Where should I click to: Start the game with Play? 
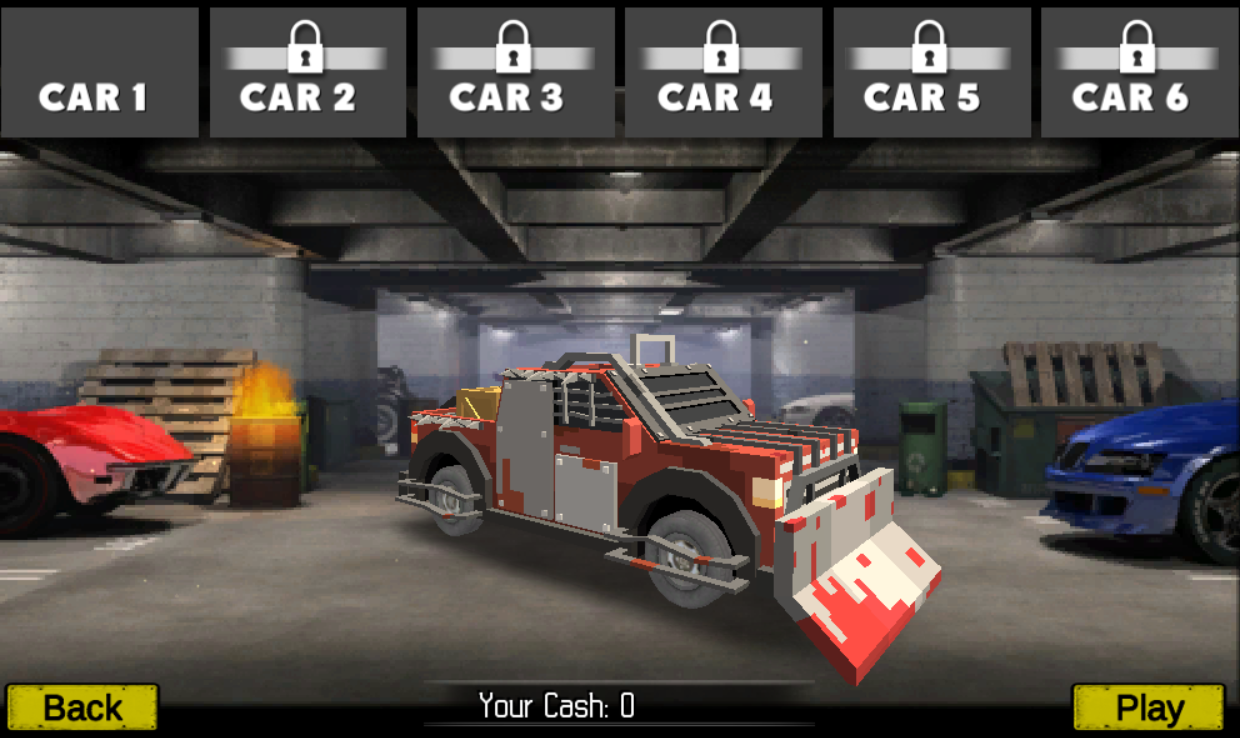tap(1148, 707)
